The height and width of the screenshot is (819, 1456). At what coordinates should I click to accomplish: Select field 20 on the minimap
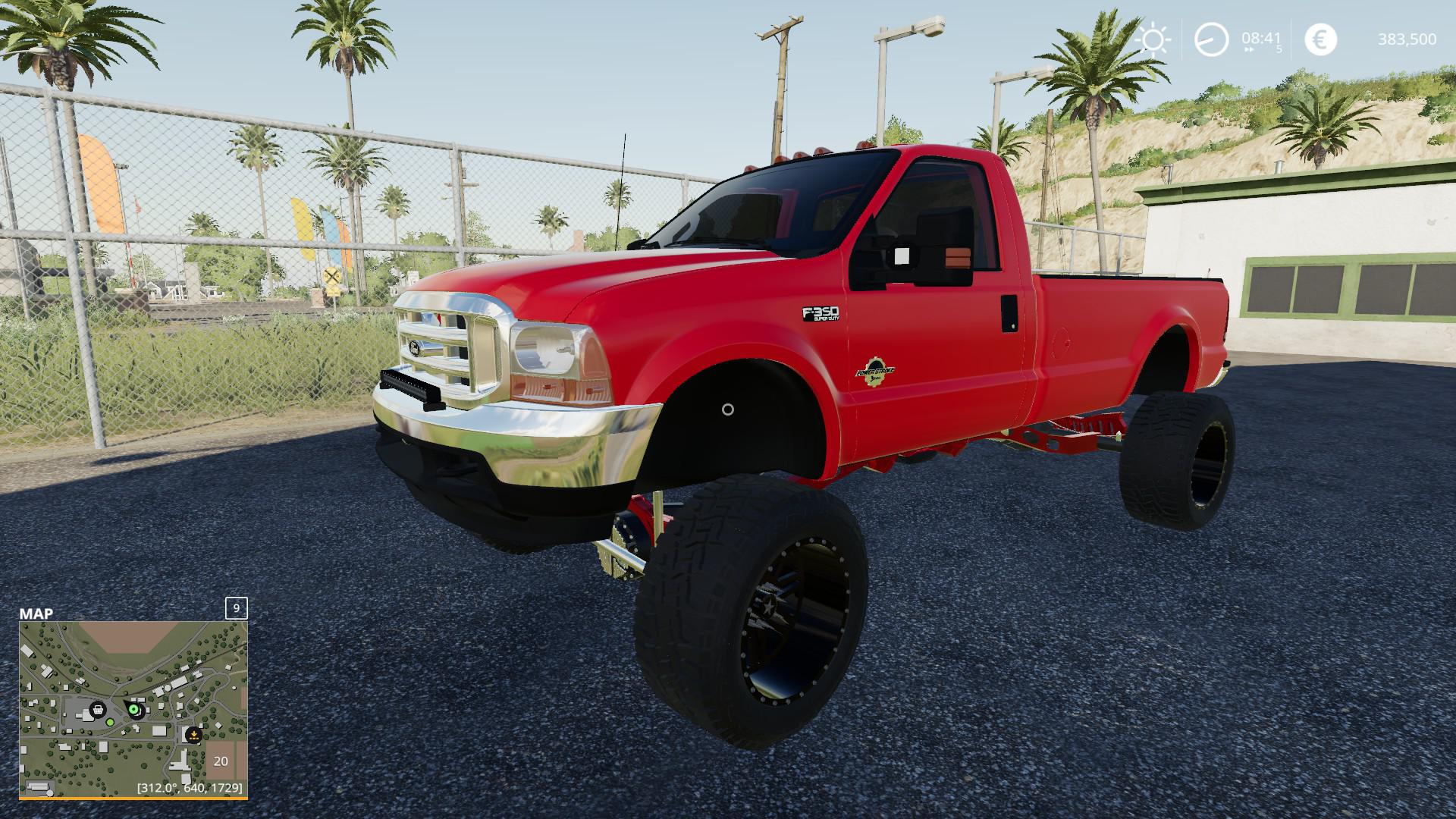tap(221, 761)
